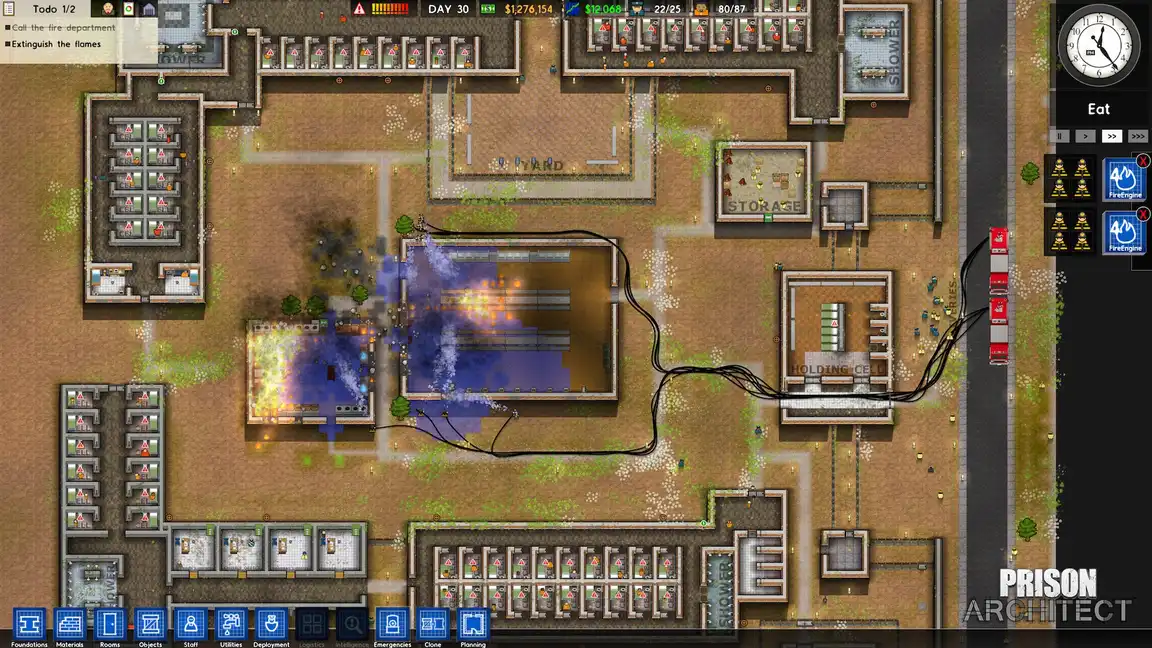Screen dimensions: 1152x648
Task: Open the Objects menu
Action: coord(150,625)
